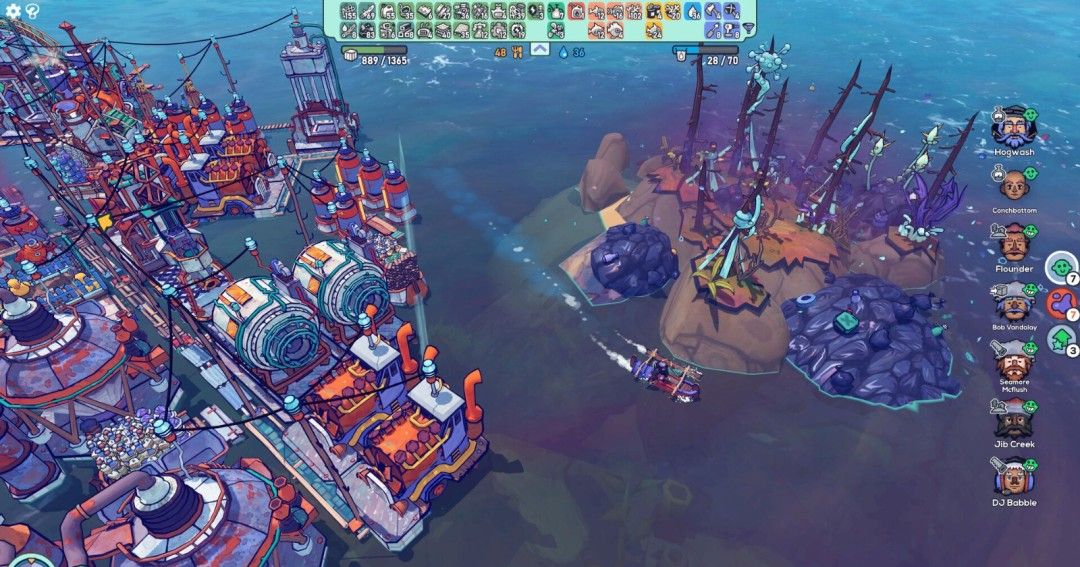The height and width of the screenshot is (567, 1080).
Task: Select Seamore Mcflush's crew portrait
Action: coord(1011,359)
